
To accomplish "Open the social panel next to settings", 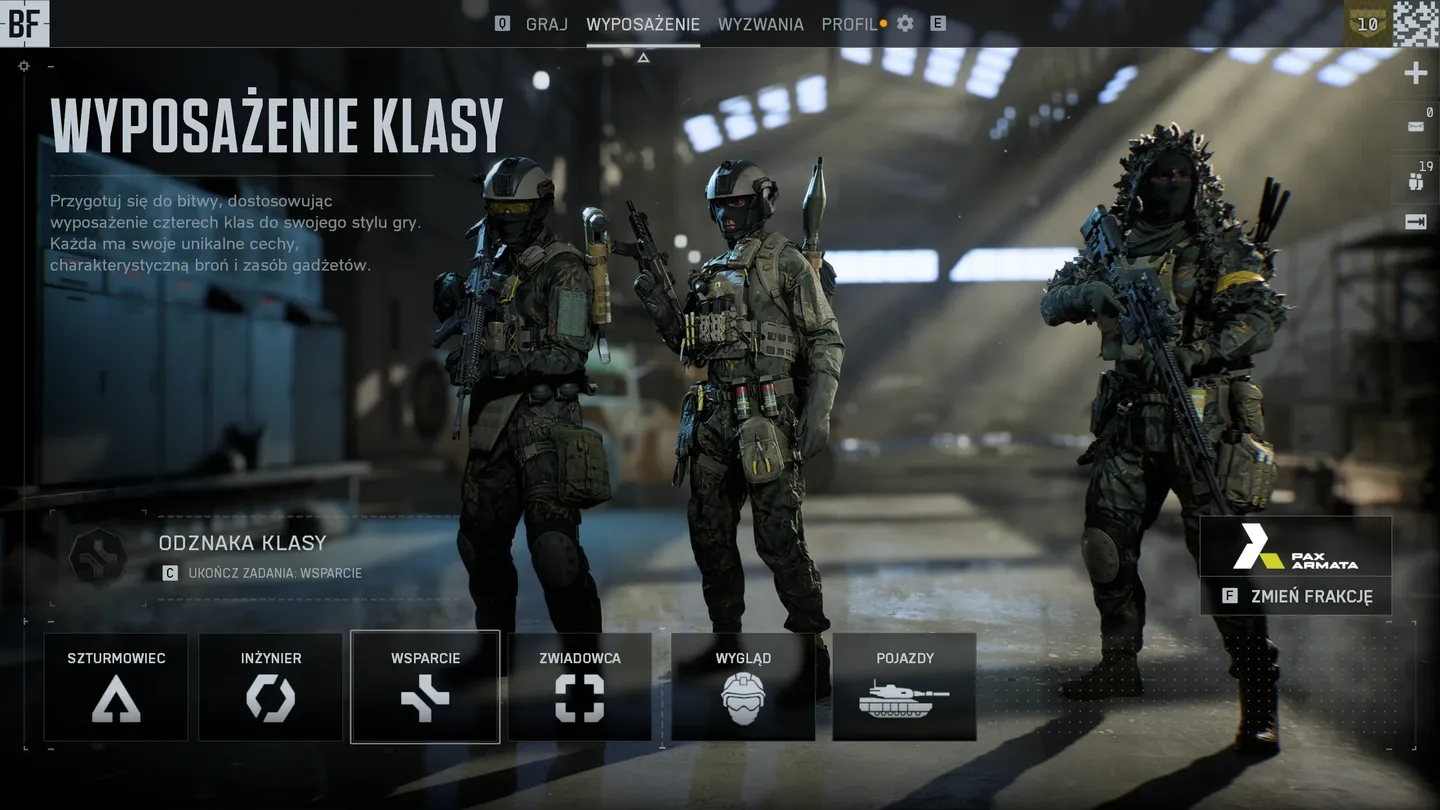I will click(x=938, y=23).
